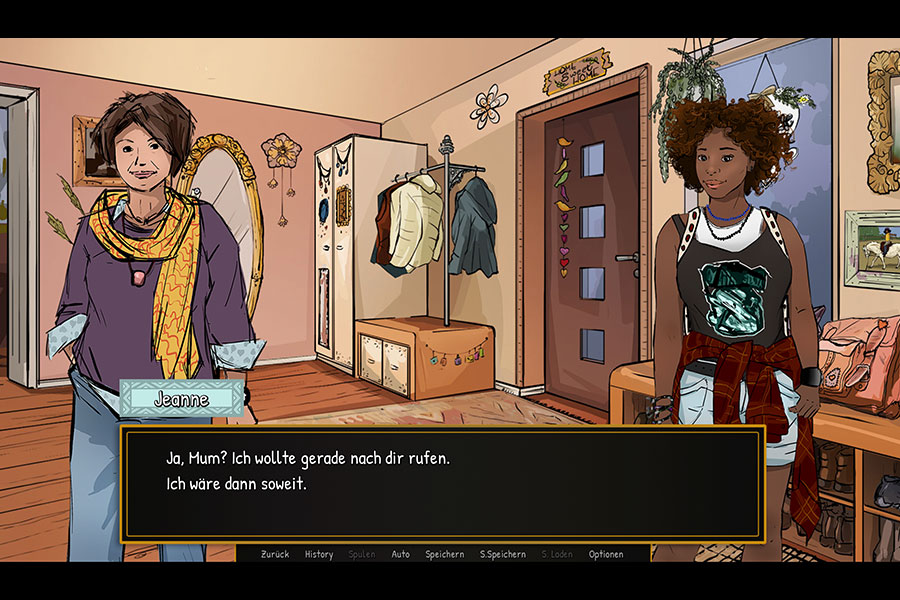Enable Auto dialogue advance
This screenshot has width=900, height=600.
coord(400,554)
